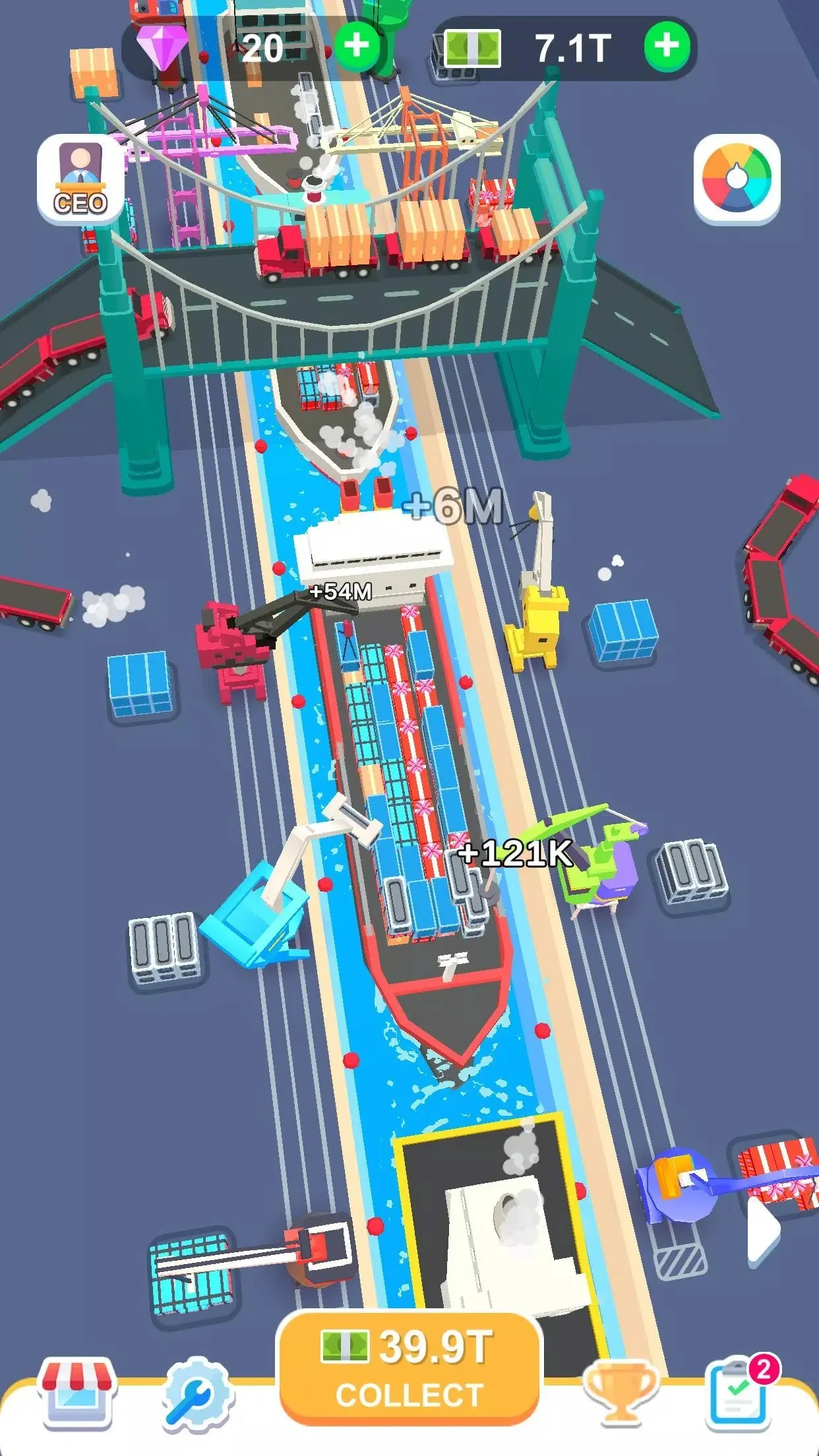
Task: Open the CEO menu
Action: (x=80, y=179)
